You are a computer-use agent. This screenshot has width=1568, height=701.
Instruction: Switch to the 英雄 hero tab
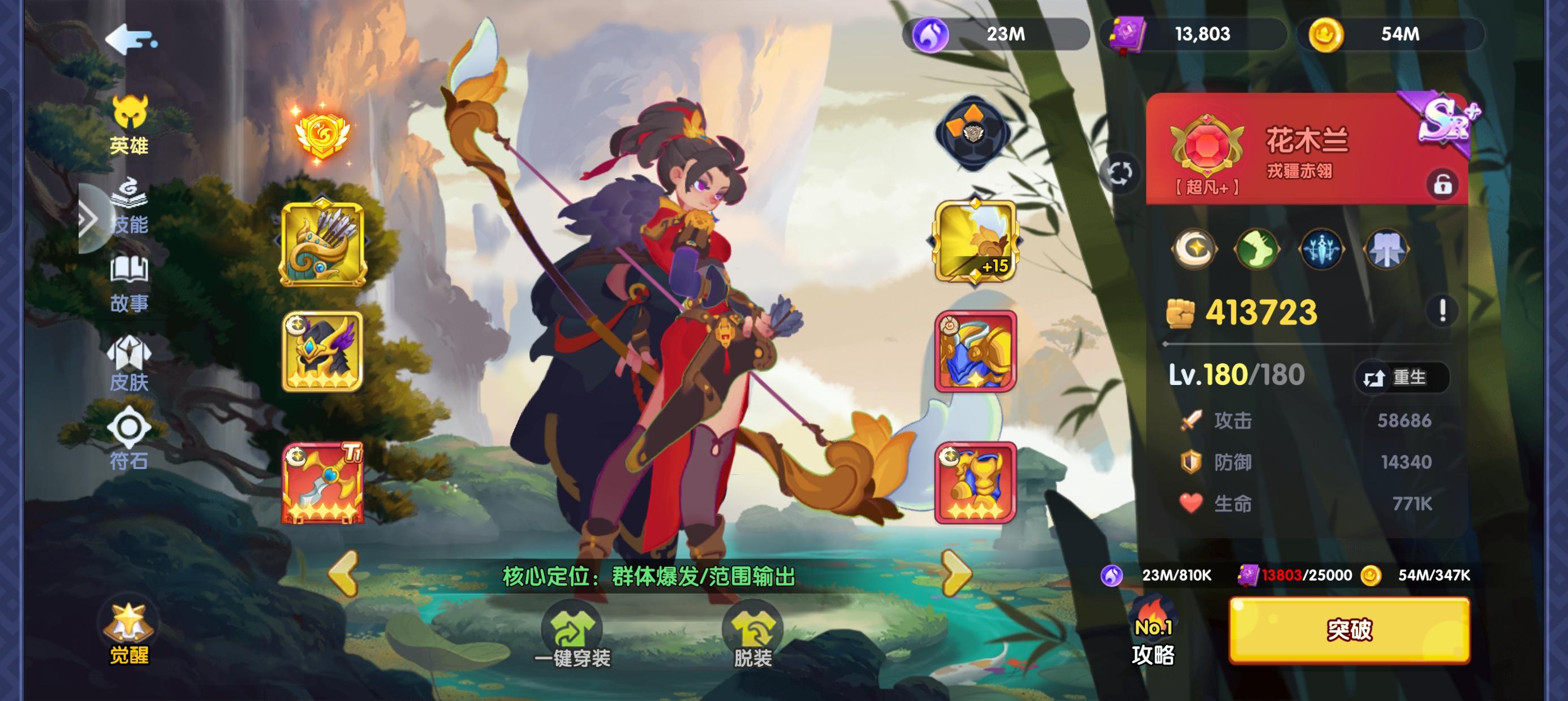128,128
